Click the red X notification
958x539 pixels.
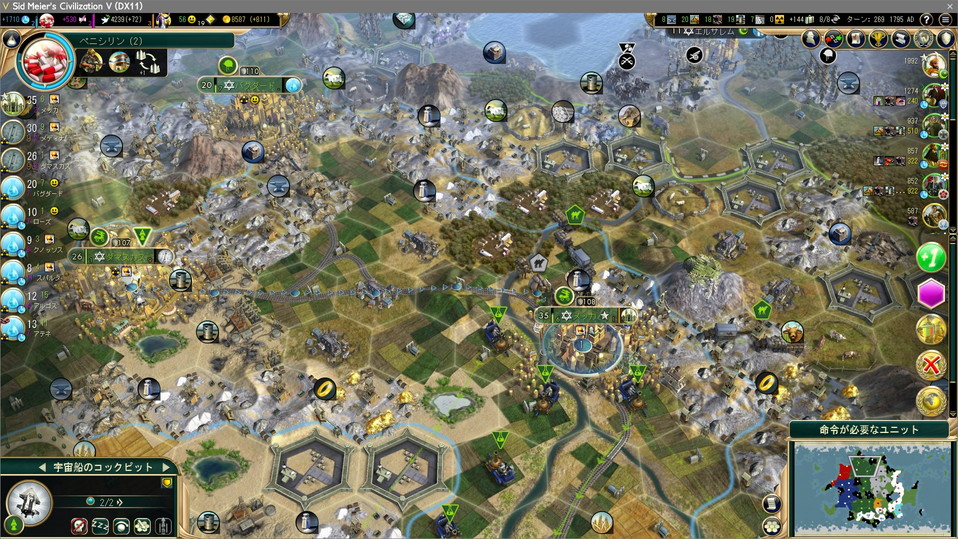point(931,365)
